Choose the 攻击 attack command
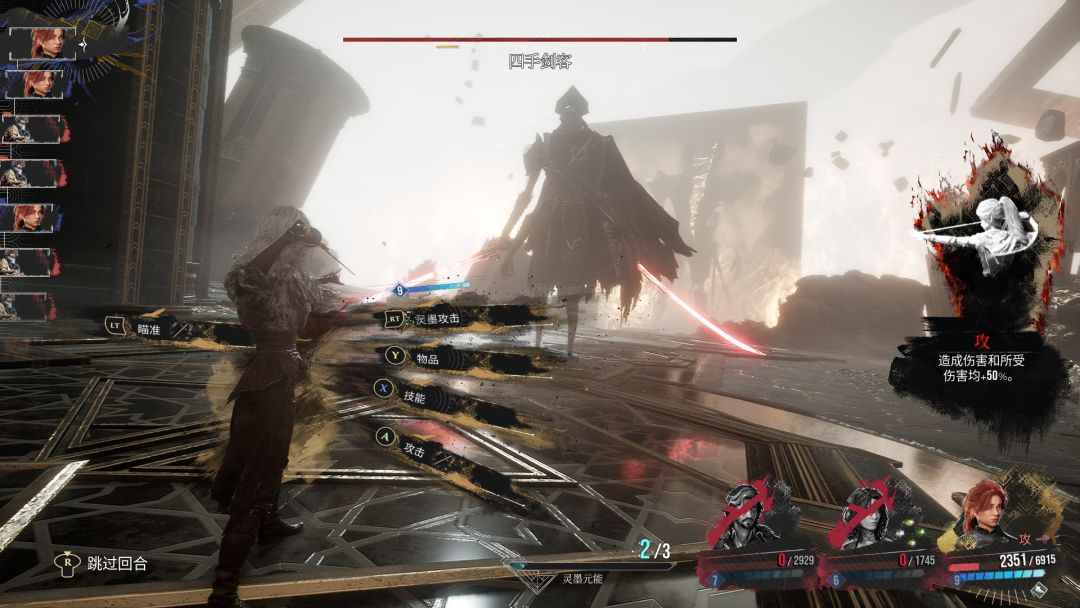This screenshot has height=608, width=1080. point(413,451)
